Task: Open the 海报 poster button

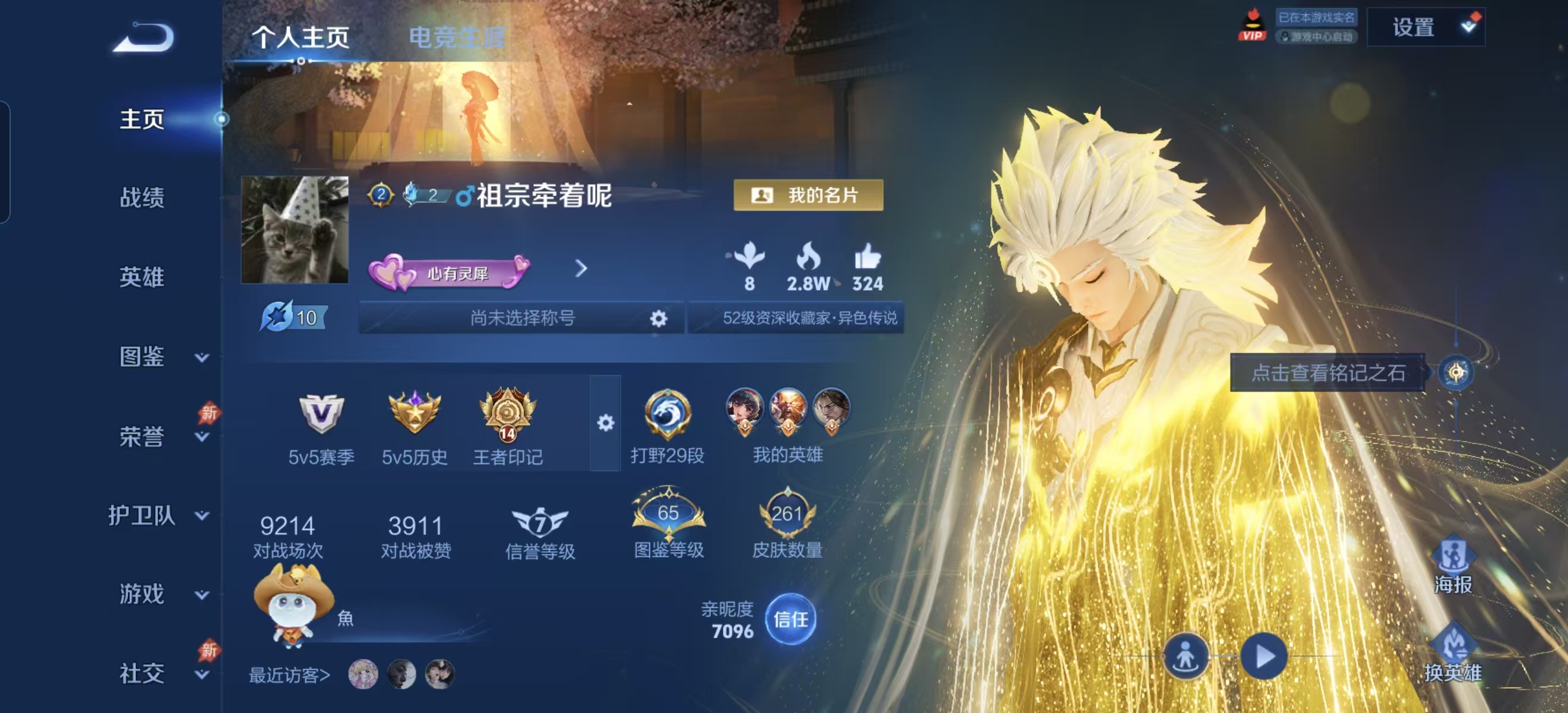Action: tap(1452, 565)
